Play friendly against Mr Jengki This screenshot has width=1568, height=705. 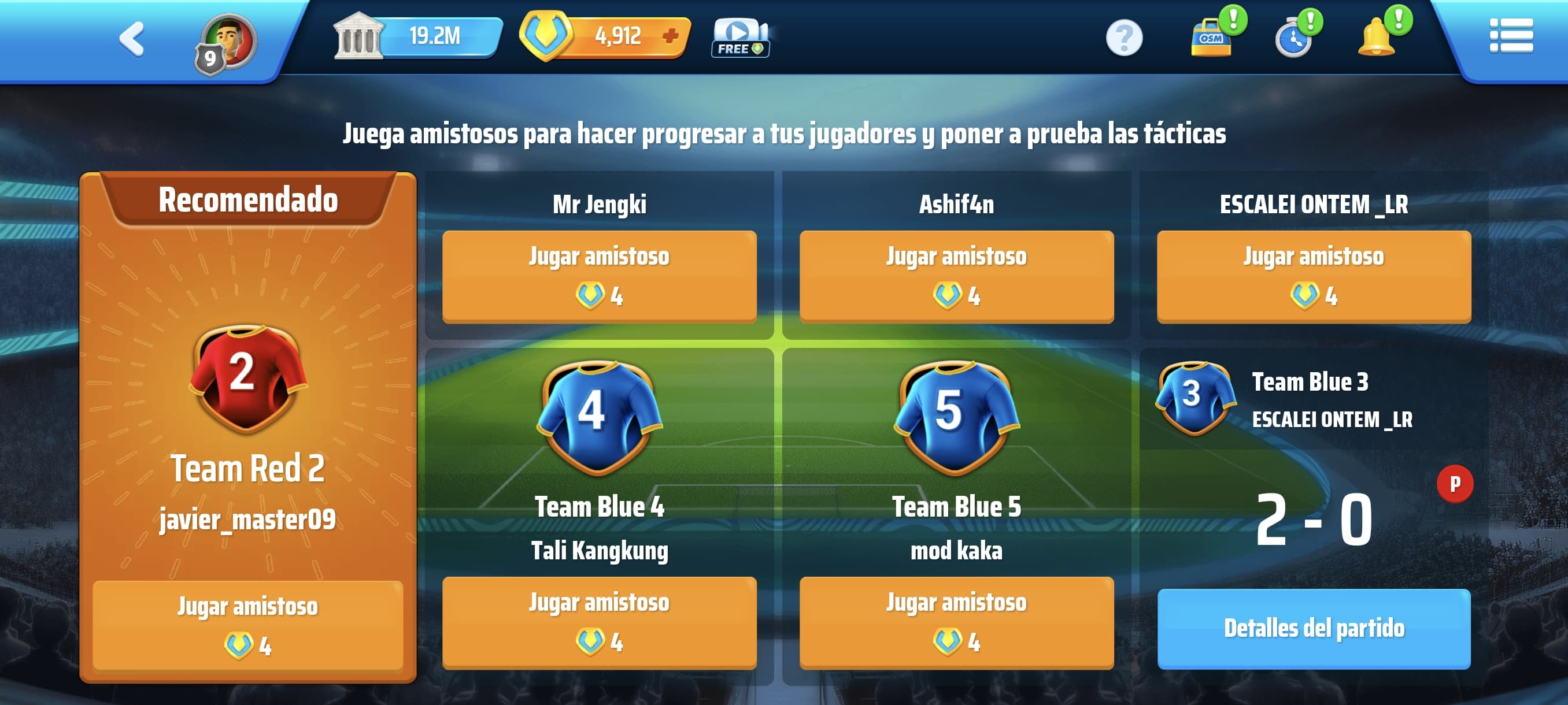tap(599, 276)
